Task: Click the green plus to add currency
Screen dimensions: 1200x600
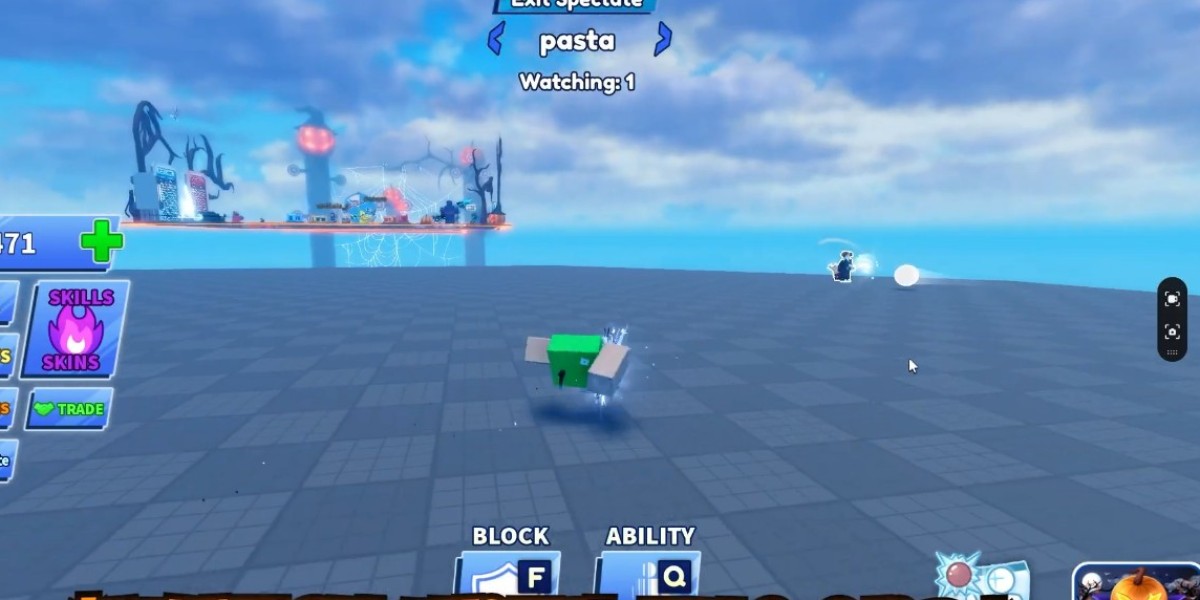Action: point(102,242)
